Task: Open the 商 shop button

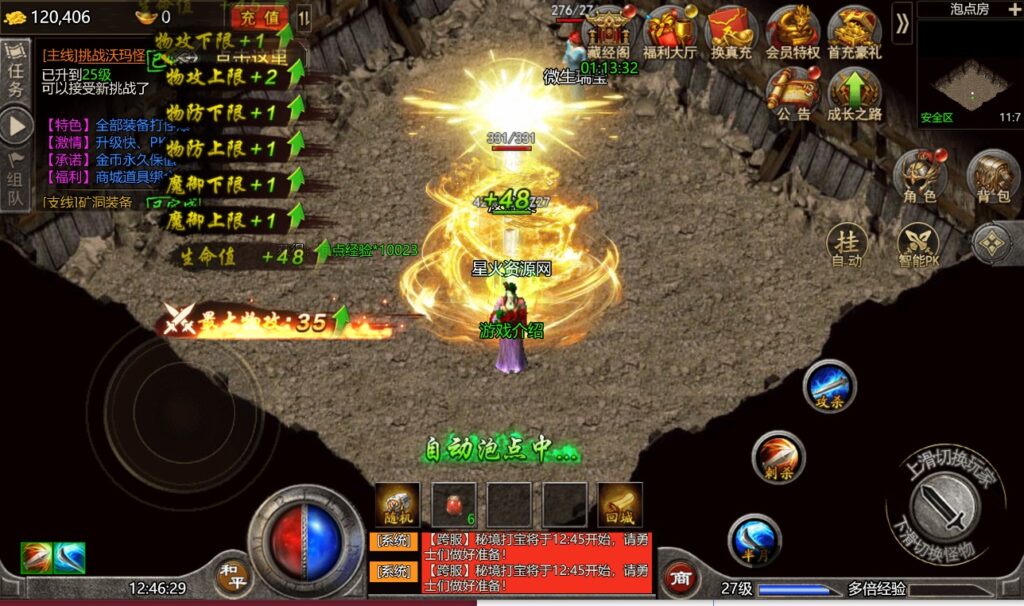Action: pos(680,577)
